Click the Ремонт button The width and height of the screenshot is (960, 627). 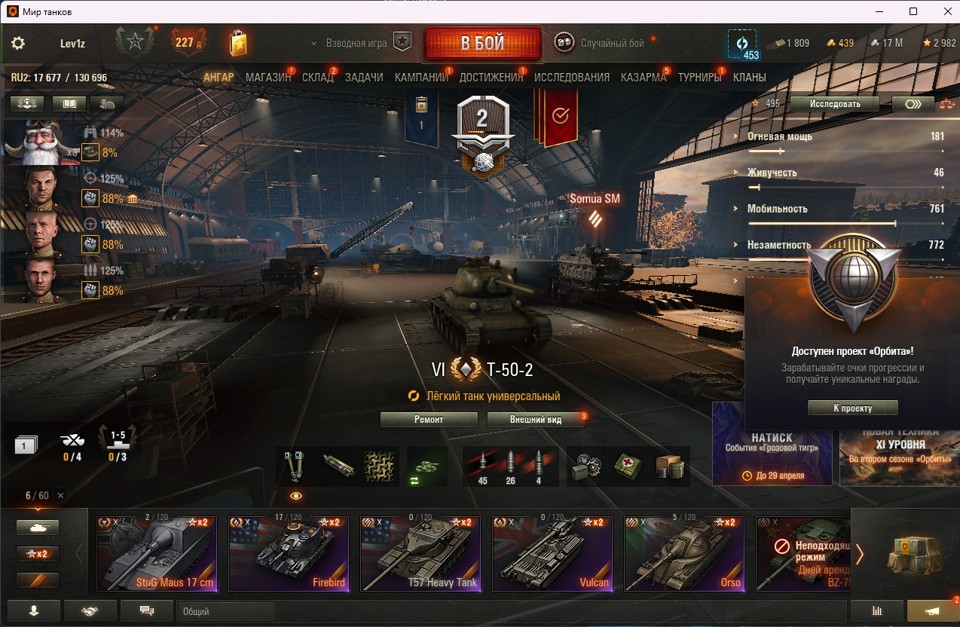pos(428,420)
